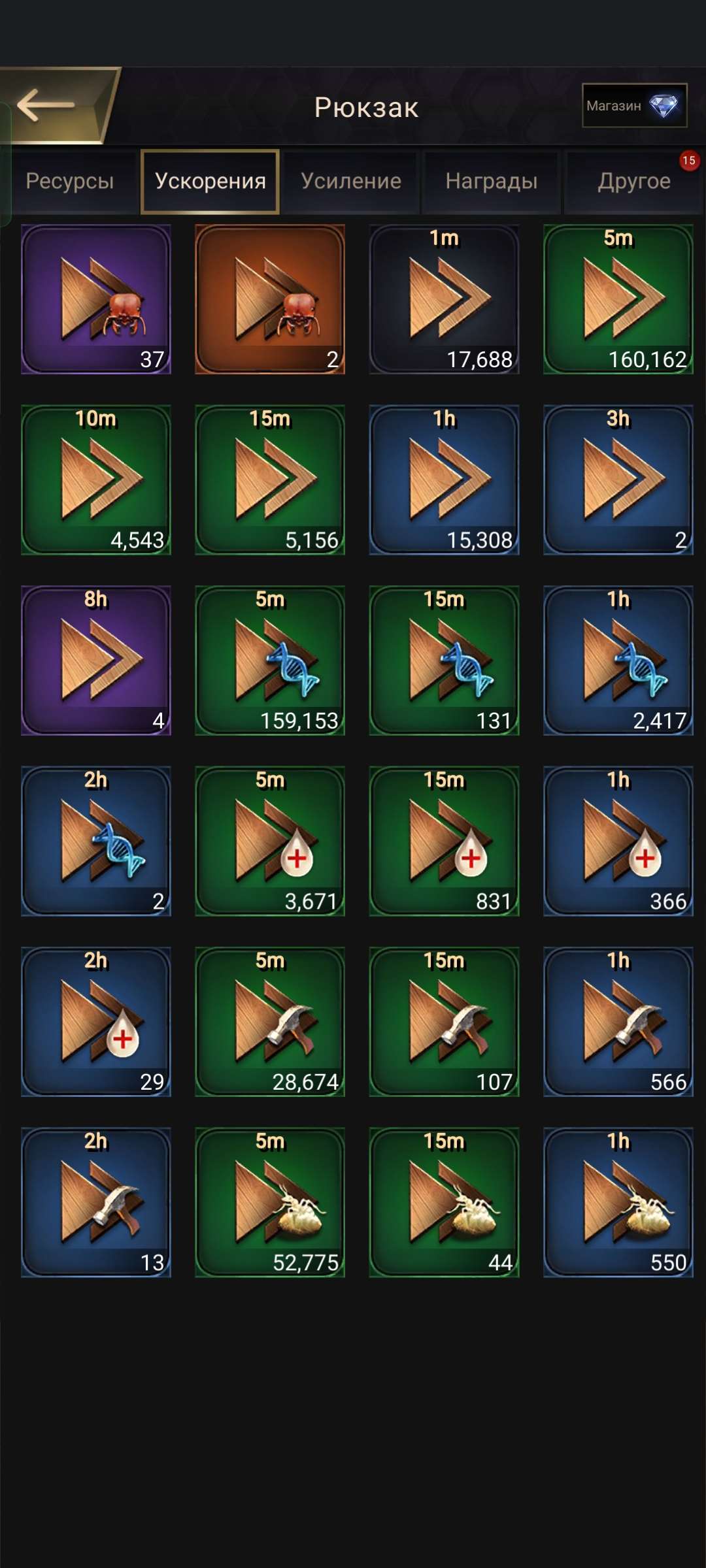Select the 2h DNA evolution speedup

click(x=96, y=841)
